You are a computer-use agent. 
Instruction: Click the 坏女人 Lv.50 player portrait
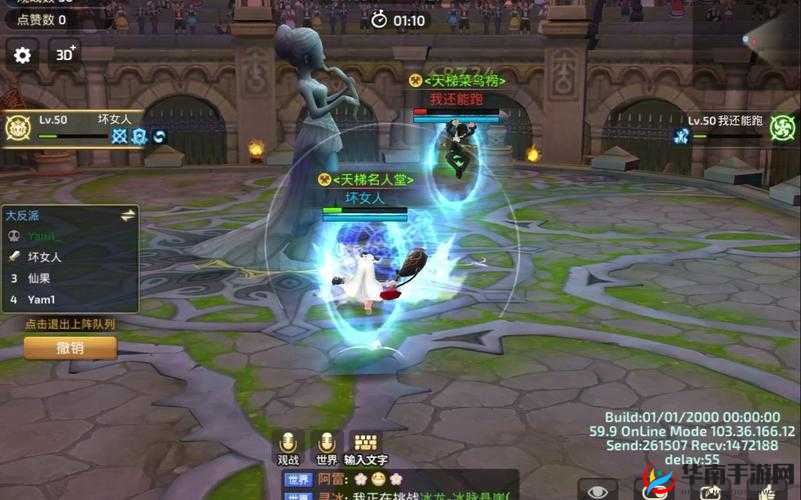(x=16, y=127)
